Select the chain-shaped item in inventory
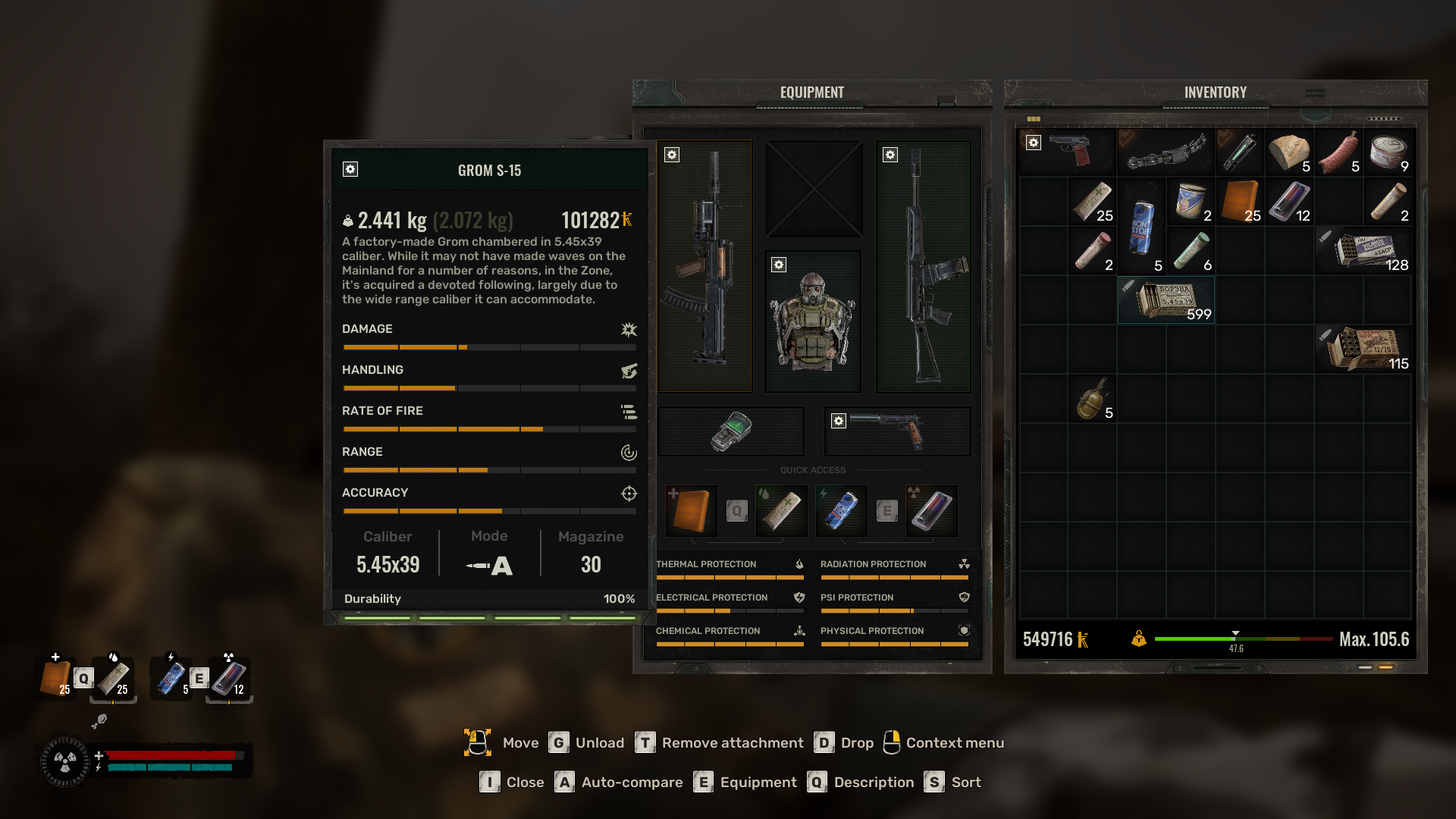The height and width of the screenshot is (819, 1456). [x=1166, y=152]
